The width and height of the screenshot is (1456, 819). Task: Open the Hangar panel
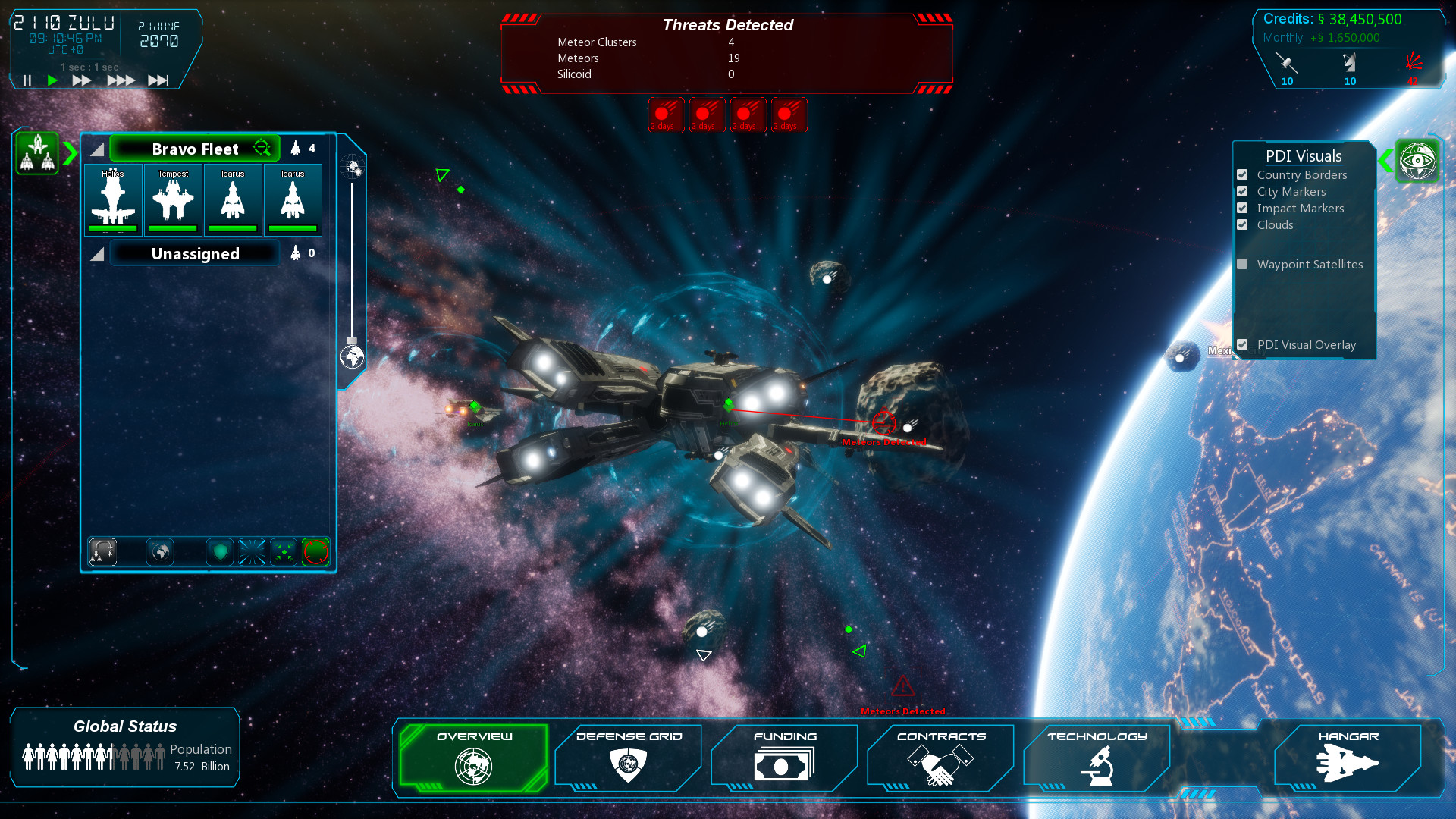1351,757
